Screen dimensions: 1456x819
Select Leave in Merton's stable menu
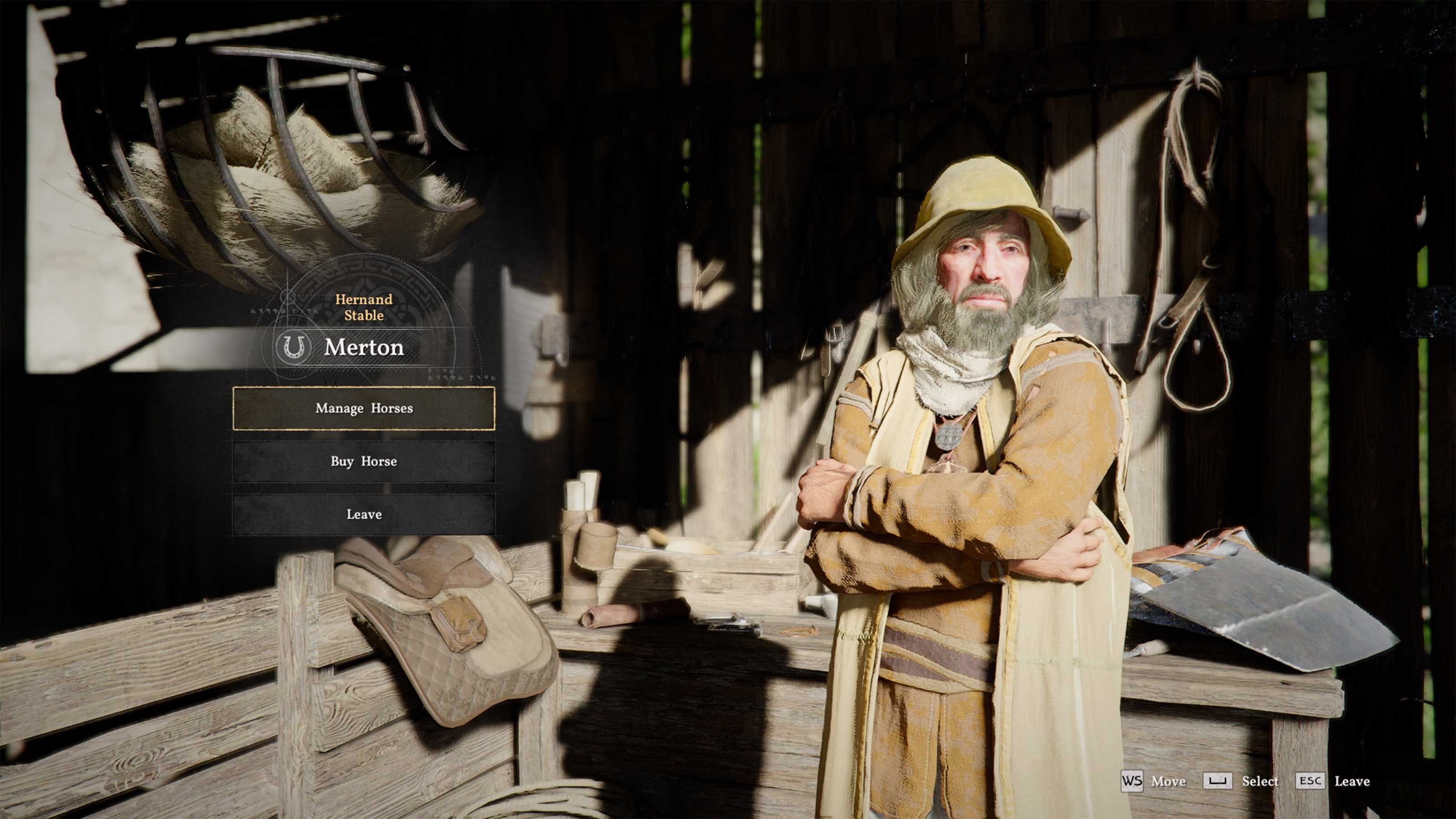[x=364, y=514]
